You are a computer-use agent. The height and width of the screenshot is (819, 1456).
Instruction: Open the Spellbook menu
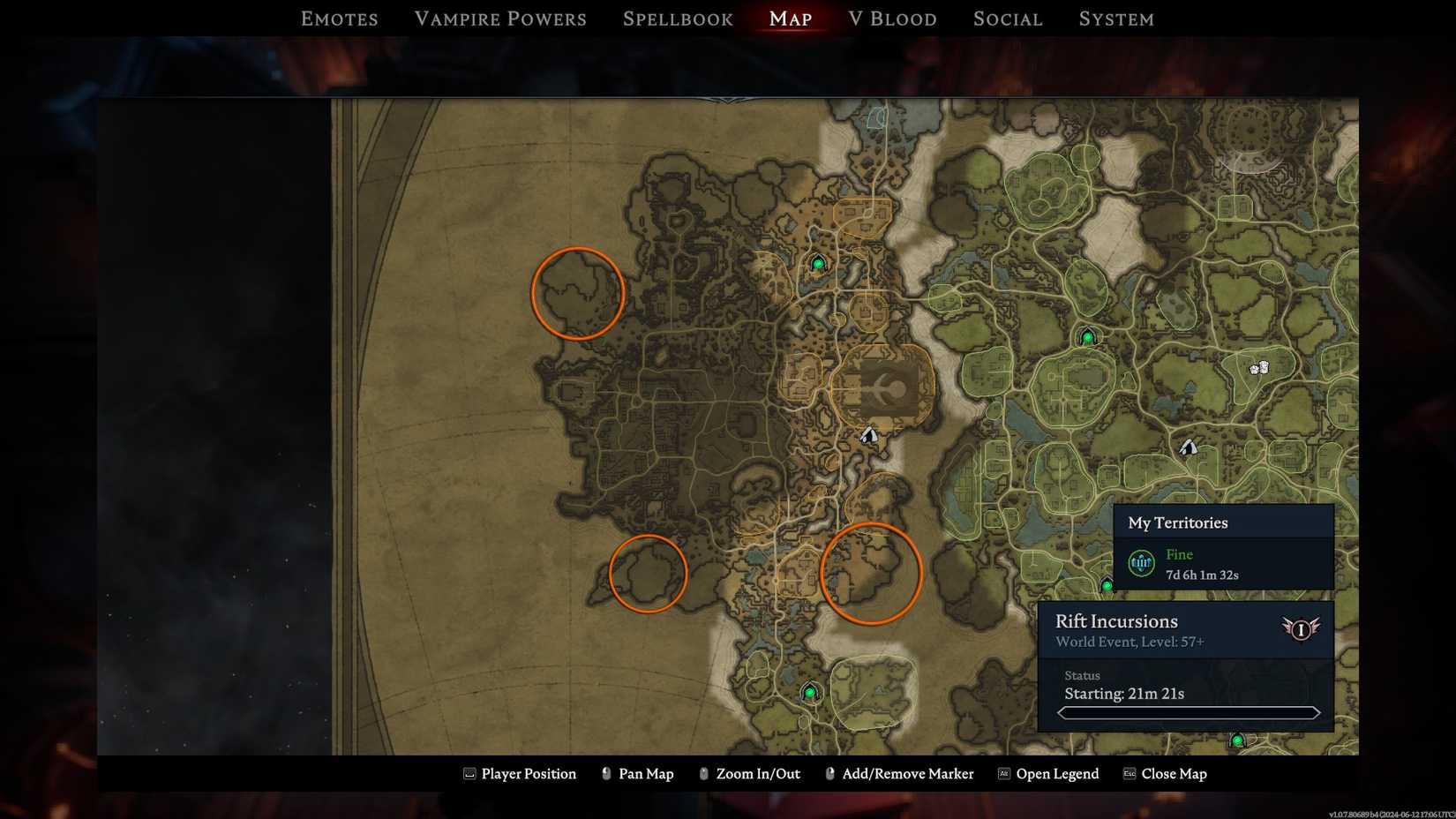(x=677, y=18)
